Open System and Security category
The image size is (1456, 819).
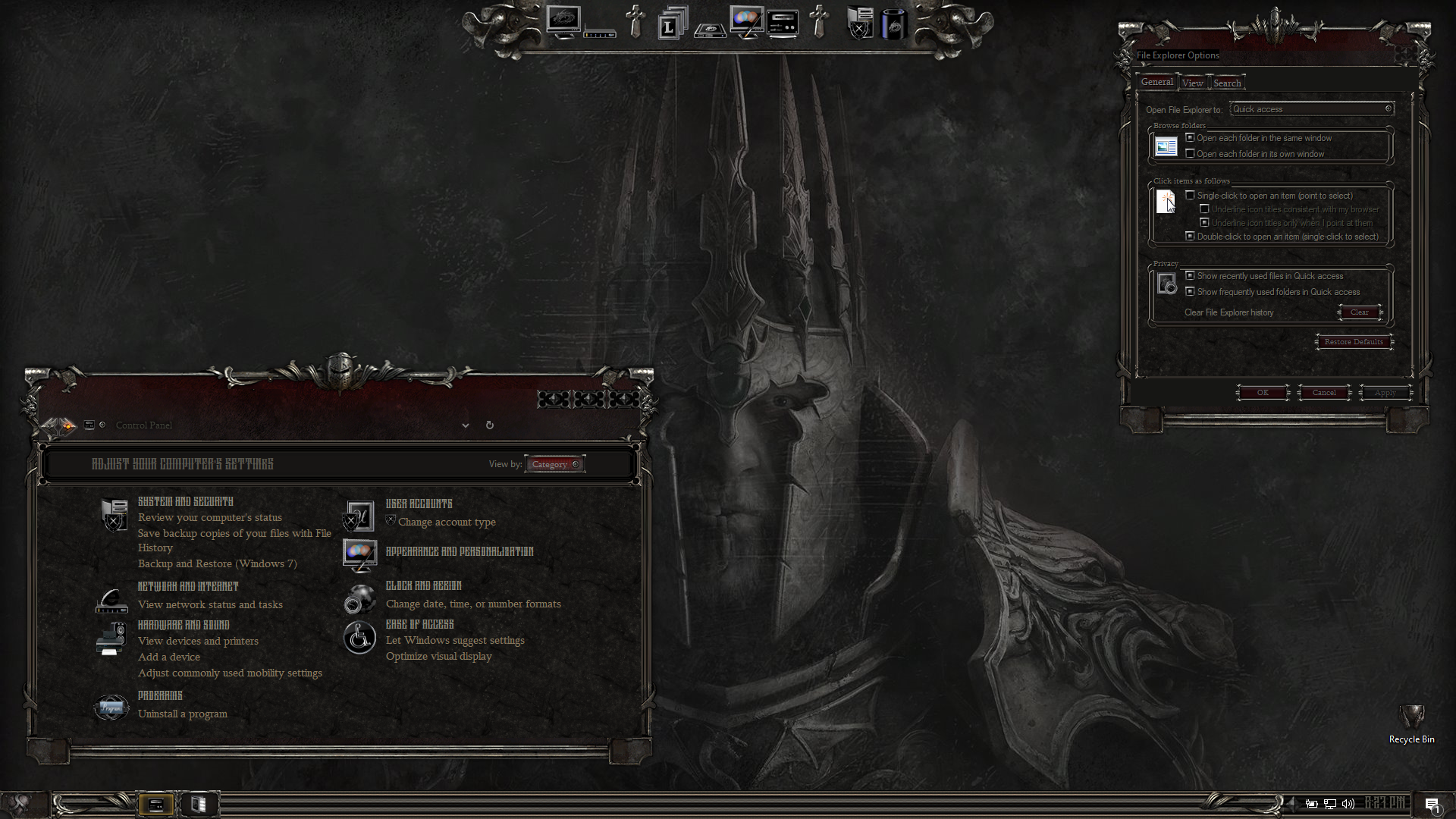click(186, 501)
